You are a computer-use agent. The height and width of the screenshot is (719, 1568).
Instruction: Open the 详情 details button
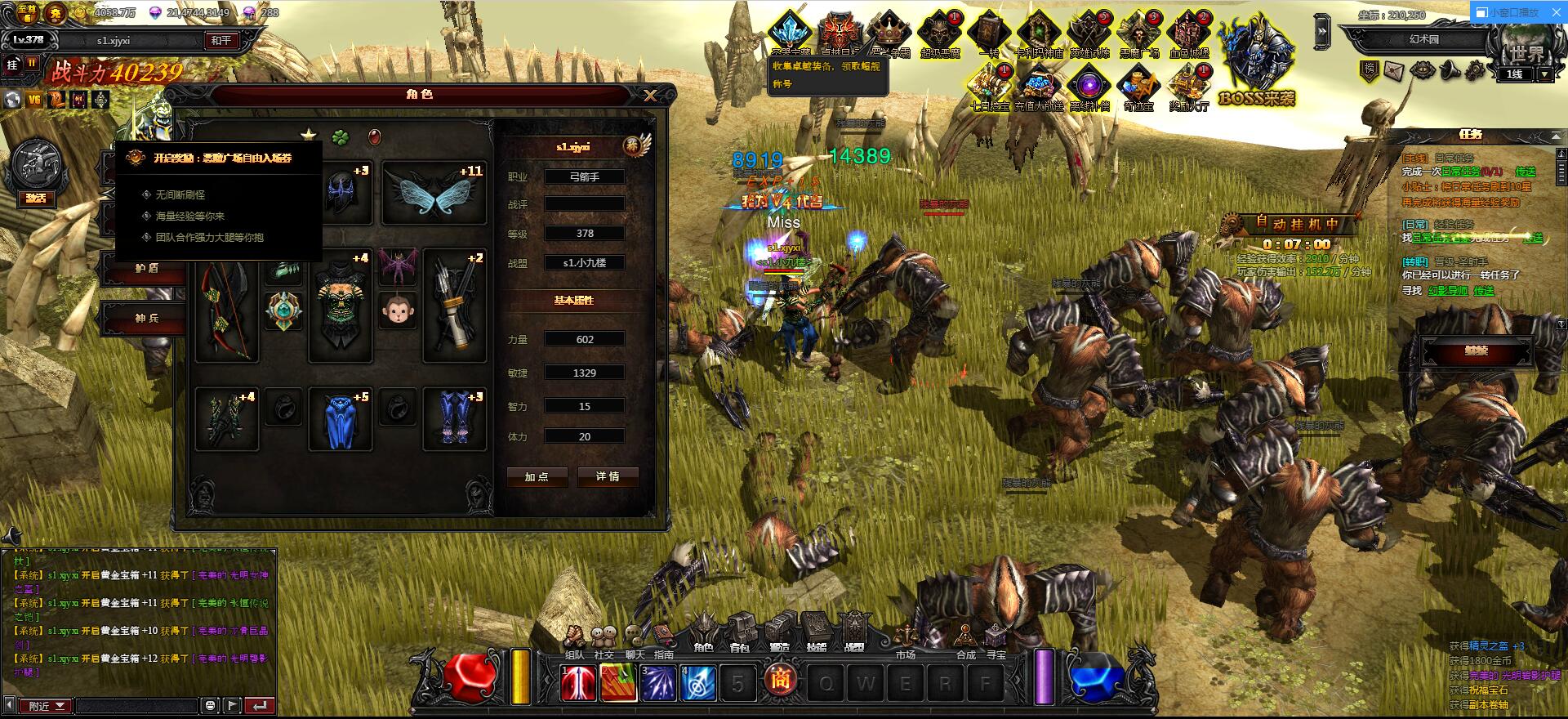click(607, 476)
